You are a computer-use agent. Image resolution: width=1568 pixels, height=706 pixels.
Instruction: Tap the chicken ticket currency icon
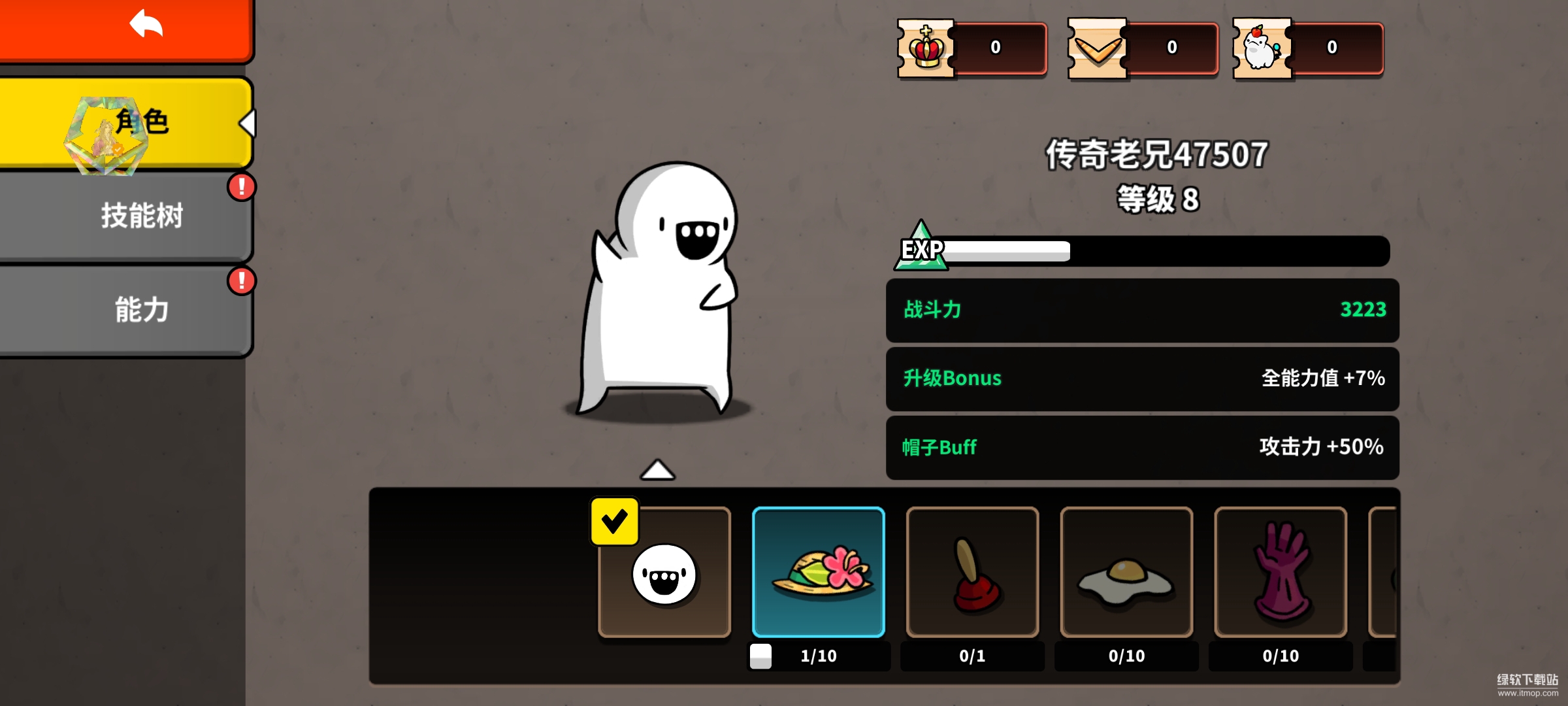(x=1262, y=48)
